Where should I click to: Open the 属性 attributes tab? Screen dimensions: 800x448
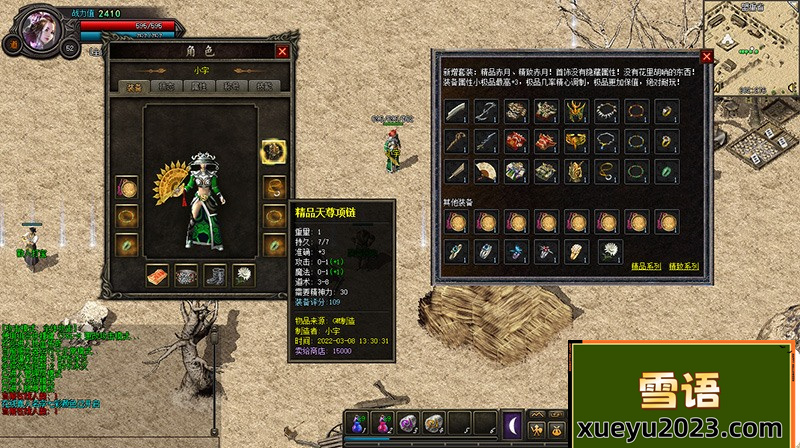198,87
